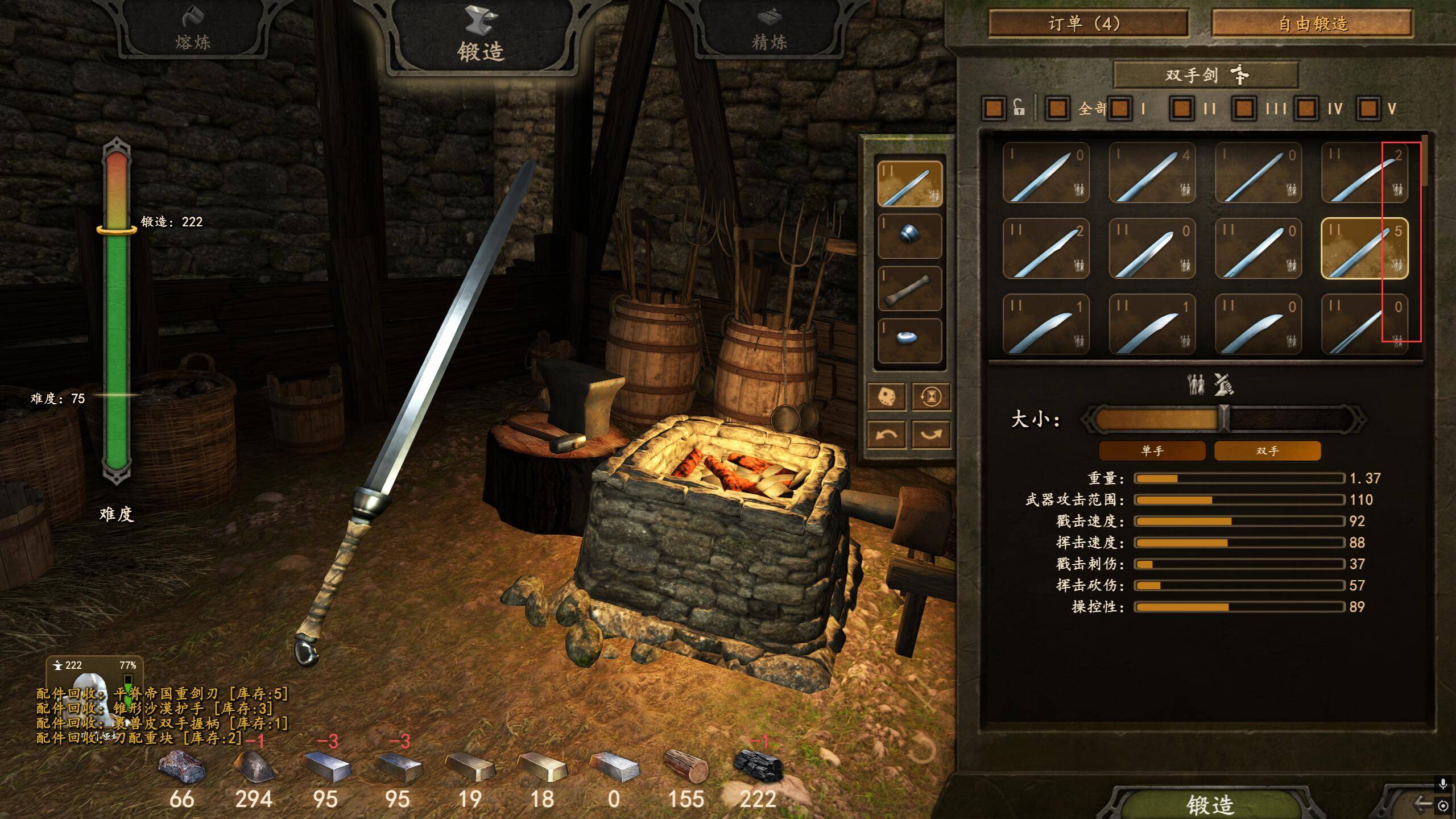Select the guard part slot
The image size is (1456, 819).
[x=909, y=235]
